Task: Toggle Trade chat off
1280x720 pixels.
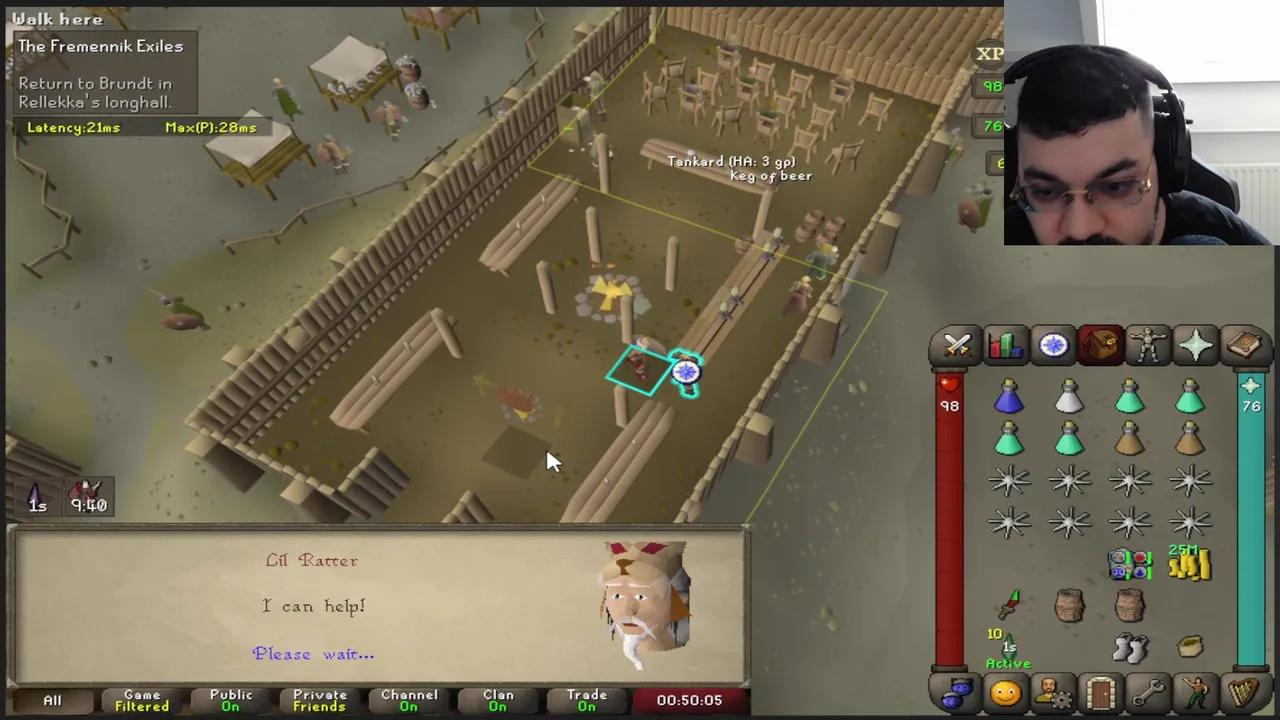Action: point(587,700)
